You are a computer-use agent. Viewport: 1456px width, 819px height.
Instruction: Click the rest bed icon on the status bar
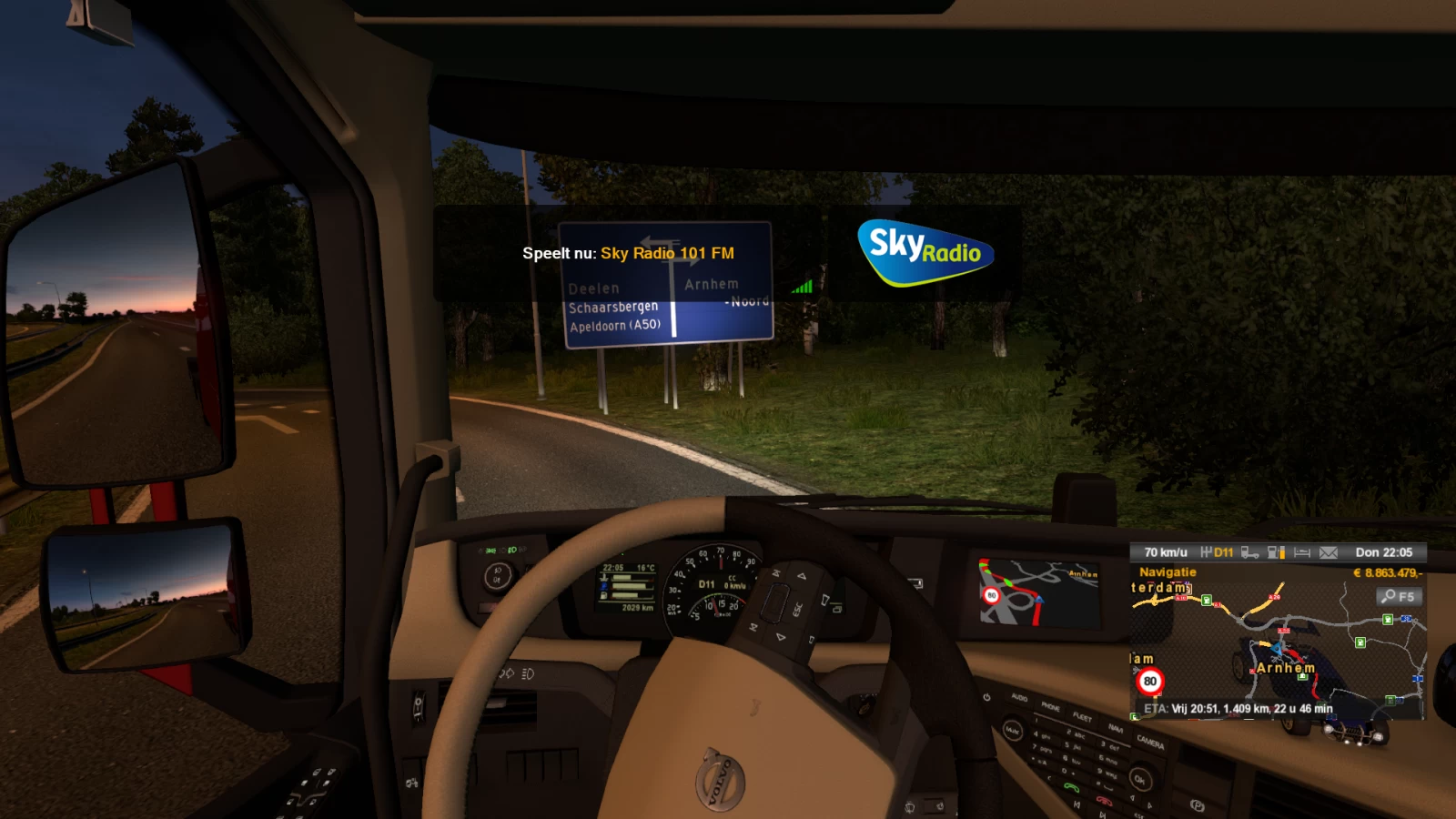(x=1301, y=552)
